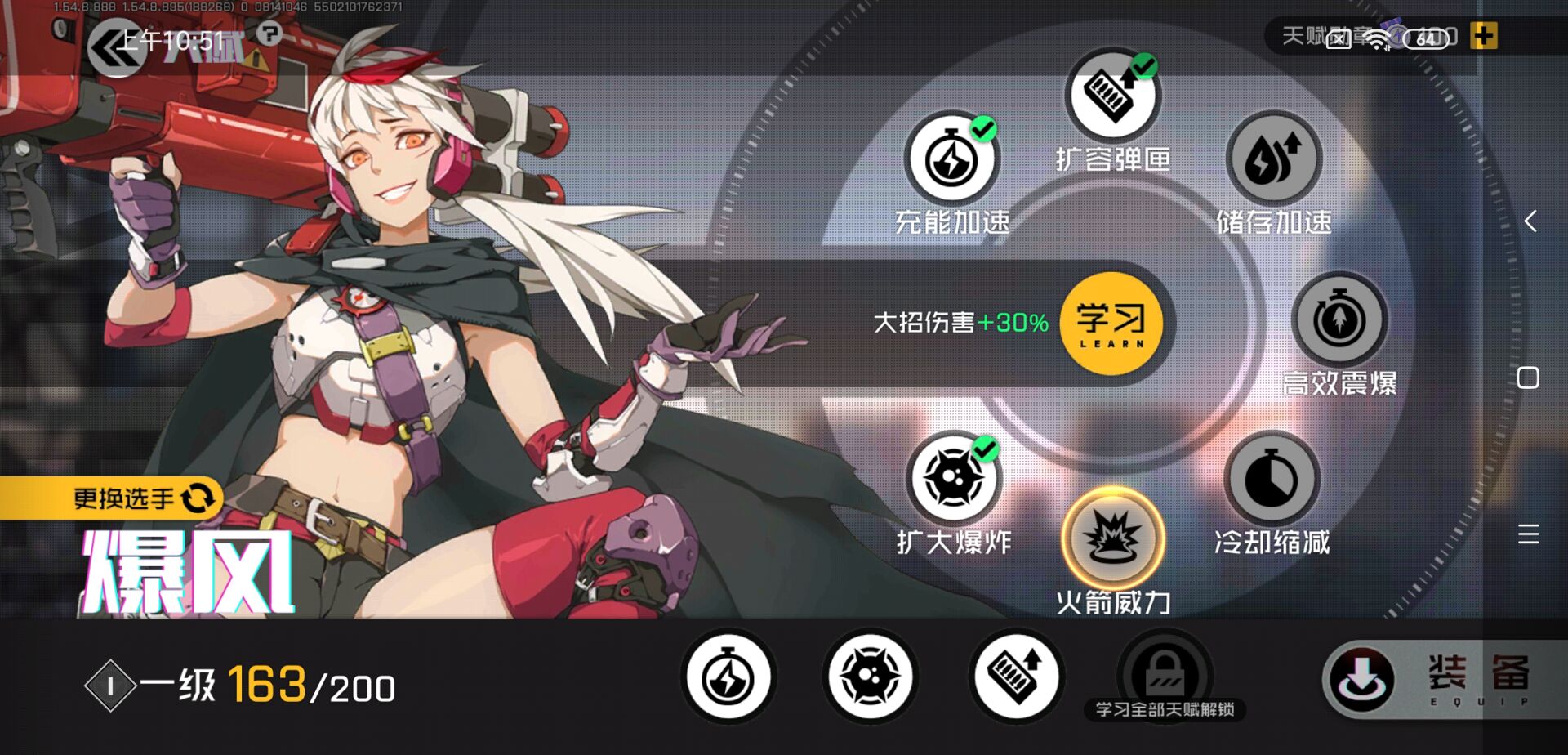Image resolution: width=1568 pixels, height=755 pixels.
Task: Open the question mark help icon
Action: coord(269,34)
